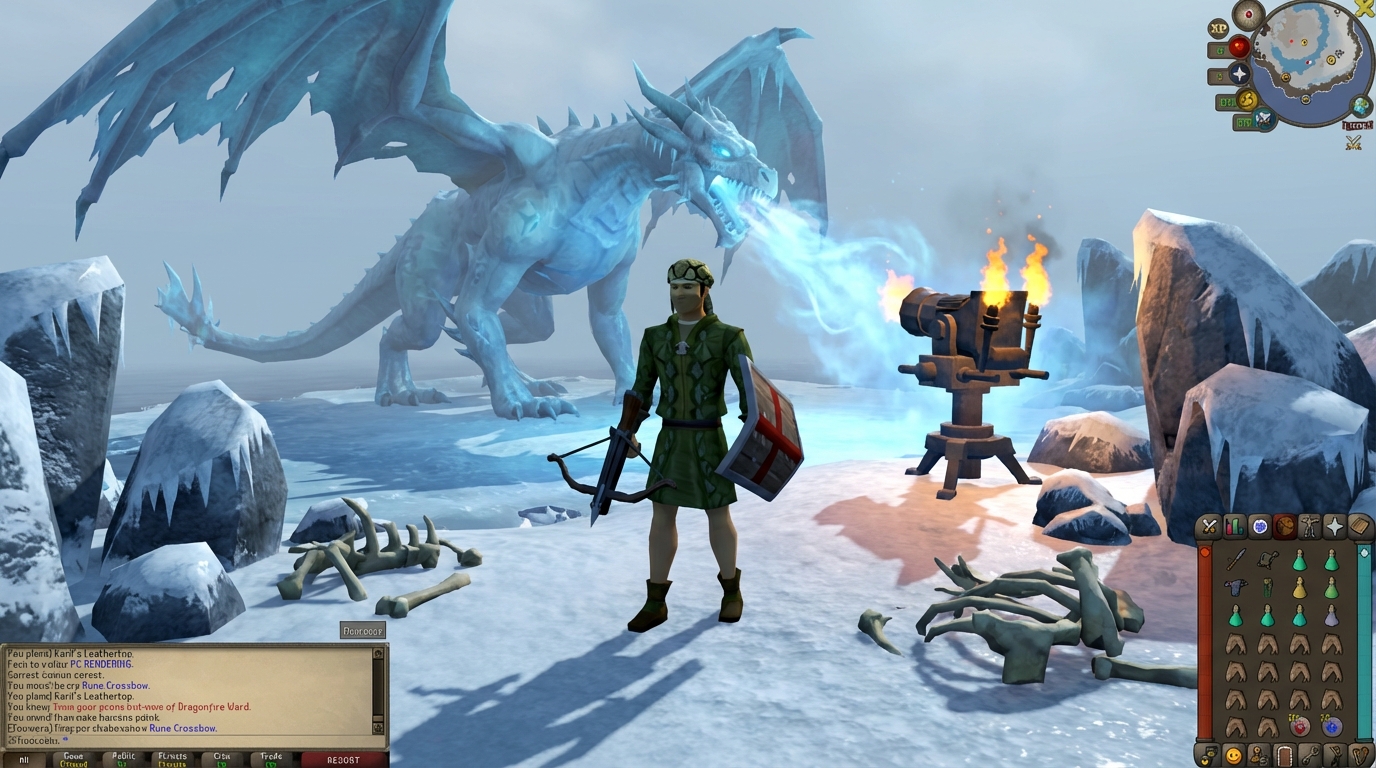
Task: Switch to the prayer star tab
Action: pos(1335,526)
